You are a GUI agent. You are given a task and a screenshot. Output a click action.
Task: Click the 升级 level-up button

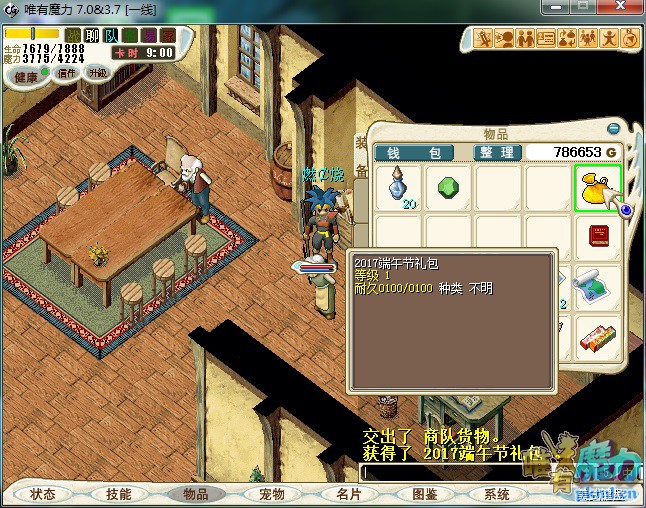tap(97, 73)
